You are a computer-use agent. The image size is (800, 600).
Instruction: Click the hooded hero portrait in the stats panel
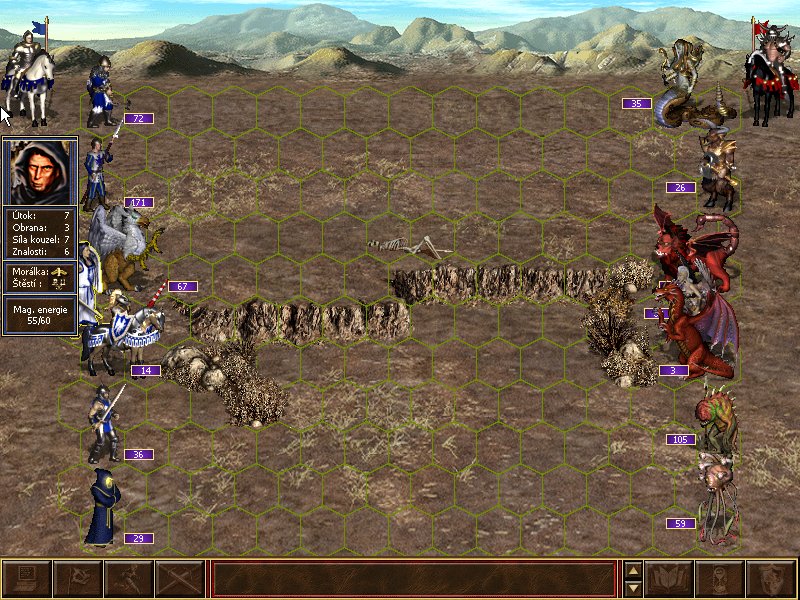point(40,171)
